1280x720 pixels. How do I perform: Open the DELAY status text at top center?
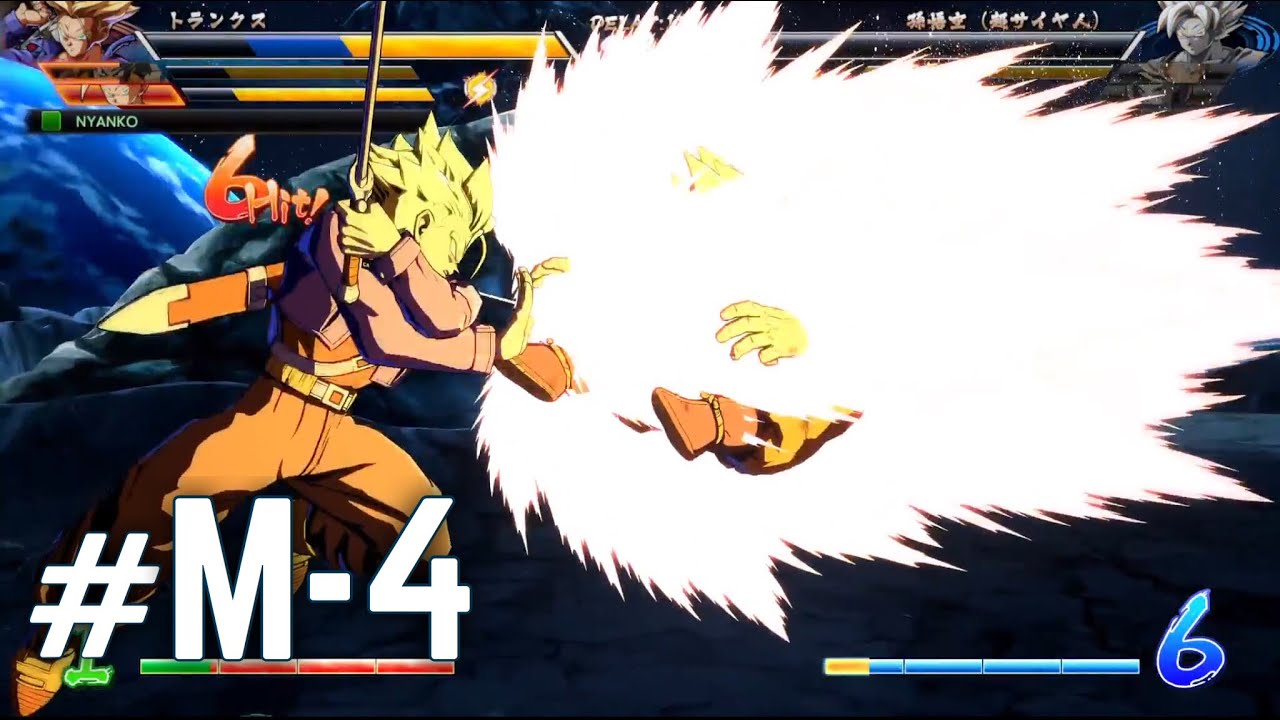620,22
